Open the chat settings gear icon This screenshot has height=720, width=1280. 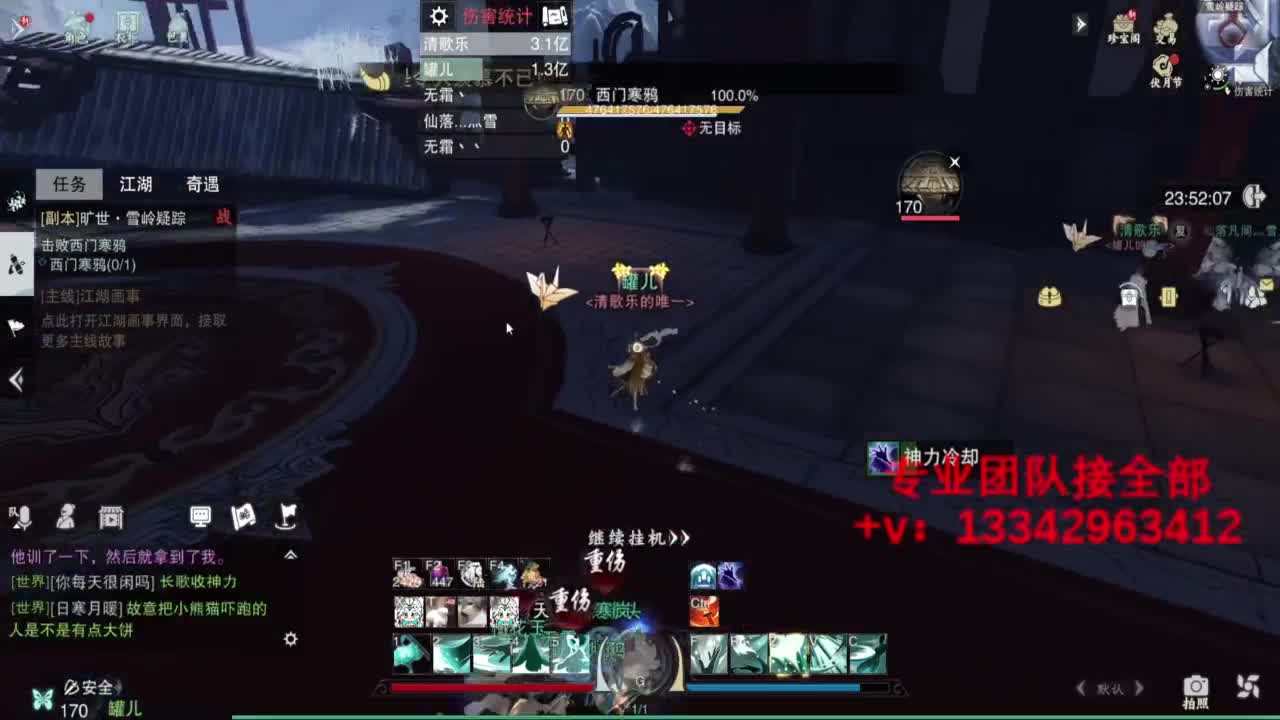tap(292, 638)
